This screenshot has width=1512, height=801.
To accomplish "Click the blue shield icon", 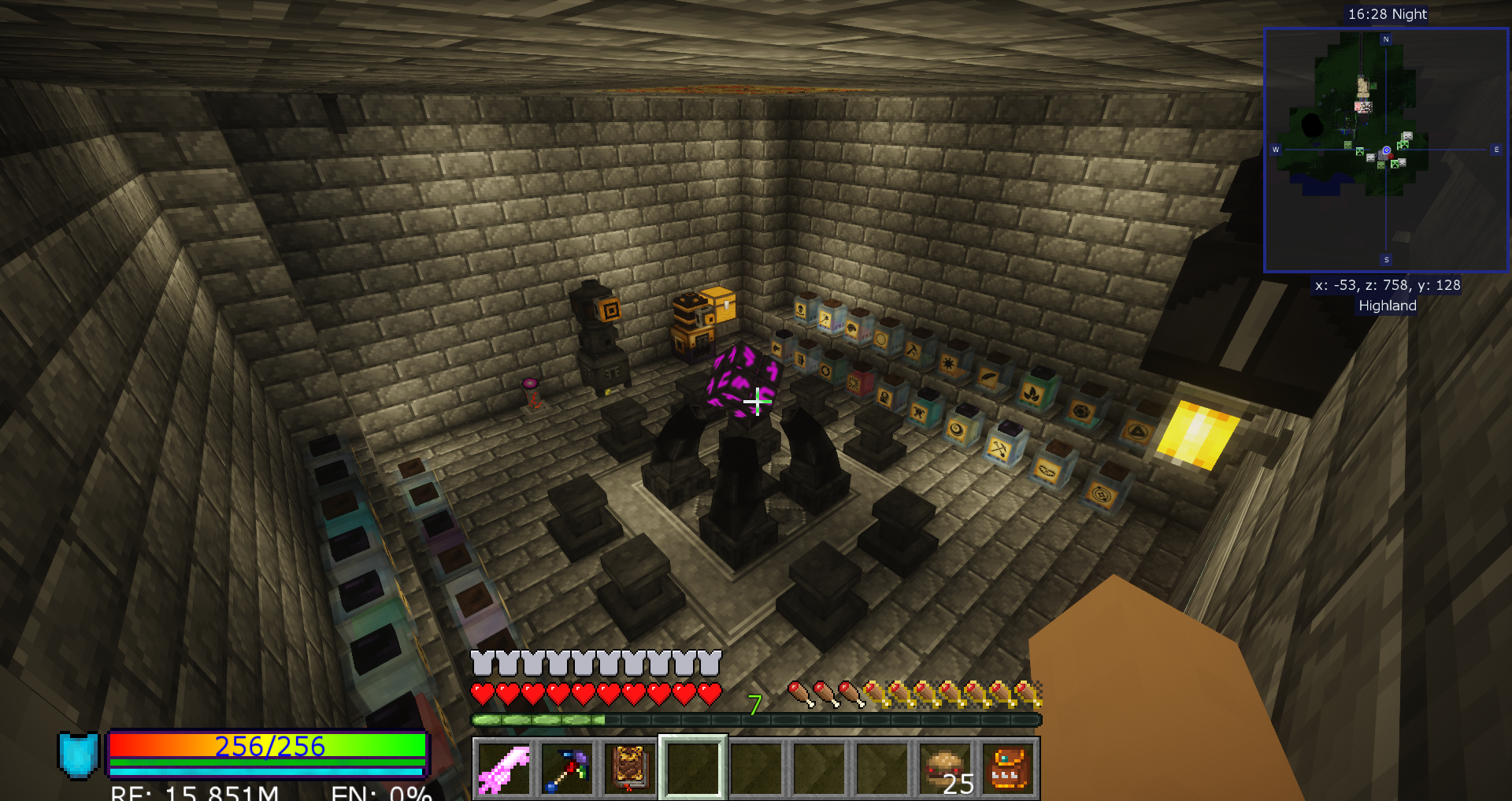I will pos(79,755).
